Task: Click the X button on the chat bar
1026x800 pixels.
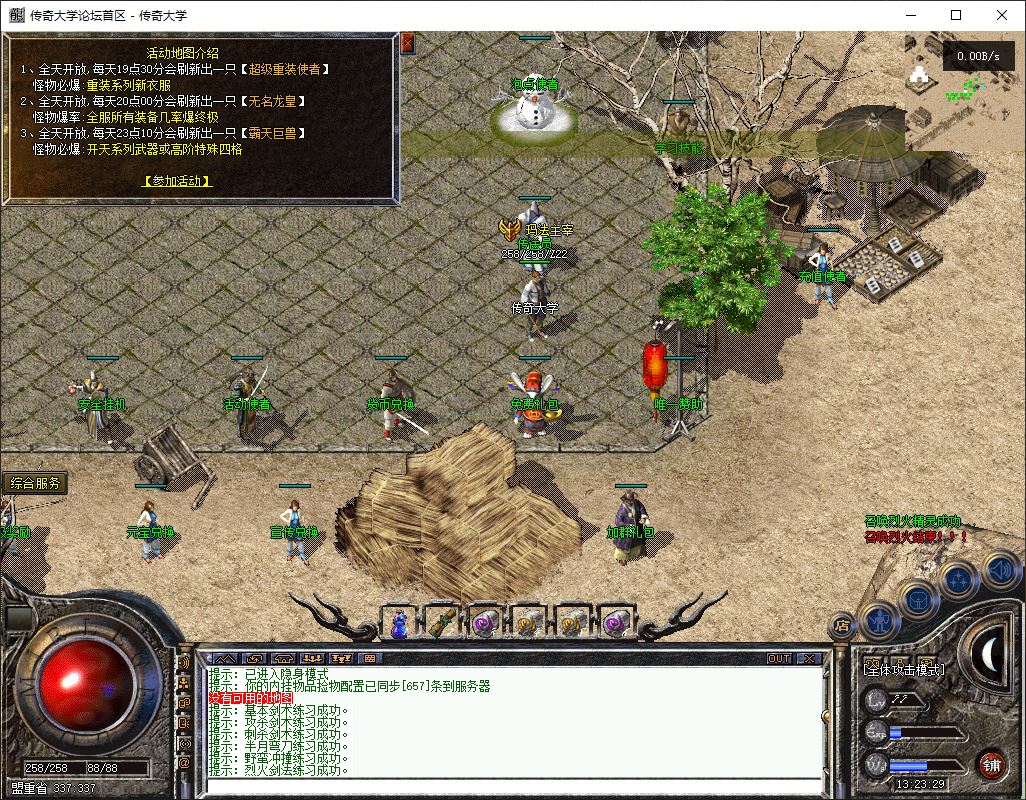Action: [808, 659]
